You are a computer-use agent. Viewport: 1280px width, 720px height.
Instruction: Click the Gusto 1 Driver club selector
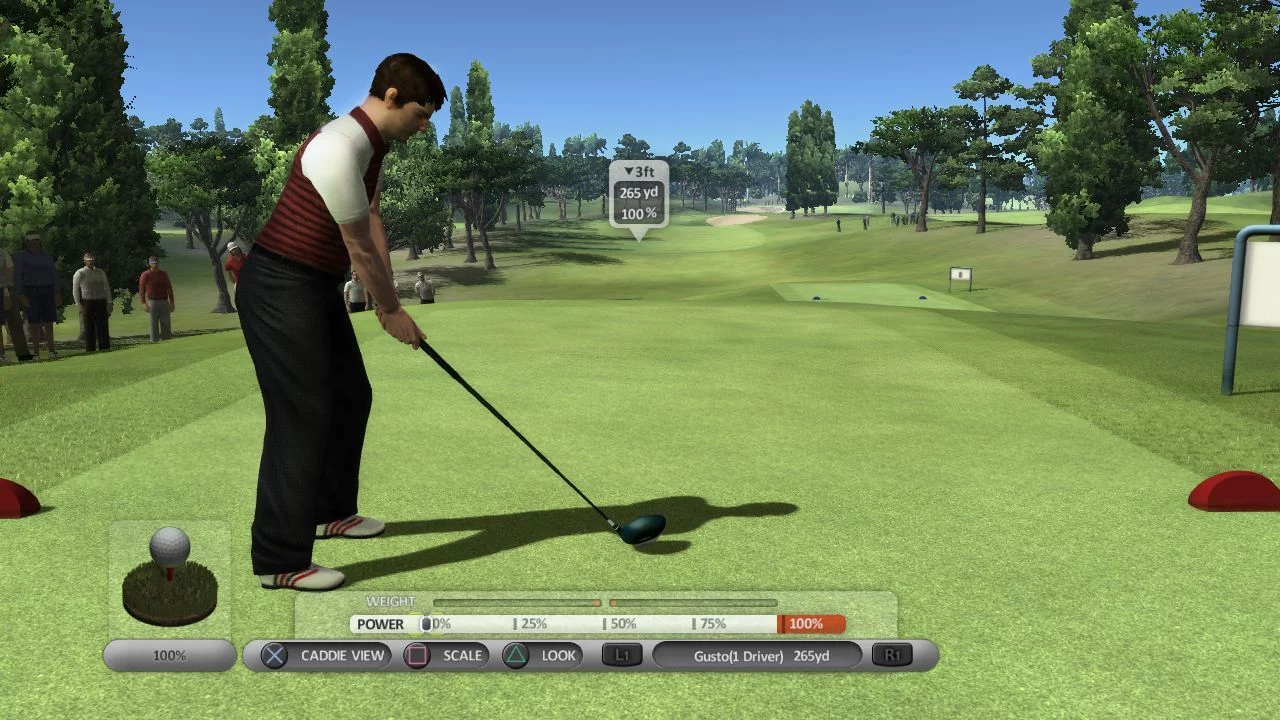tap(757, 656)
